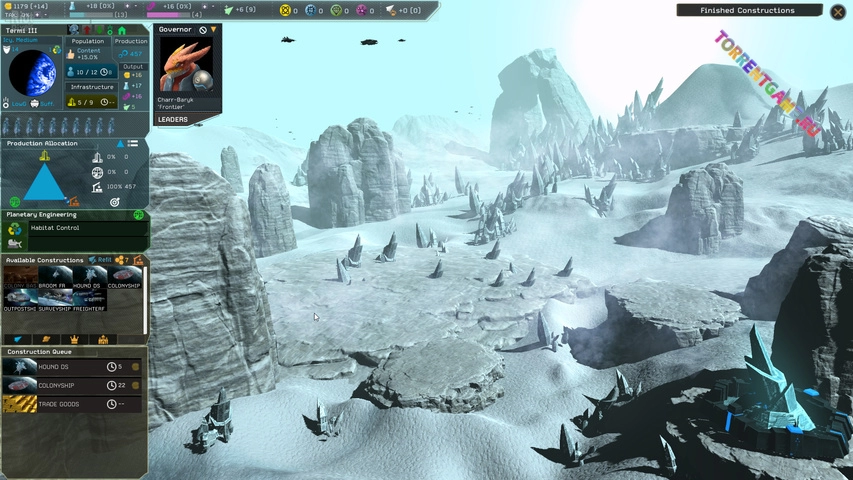Choose Broom FR in Available Constructions

(x=52, y=278)
